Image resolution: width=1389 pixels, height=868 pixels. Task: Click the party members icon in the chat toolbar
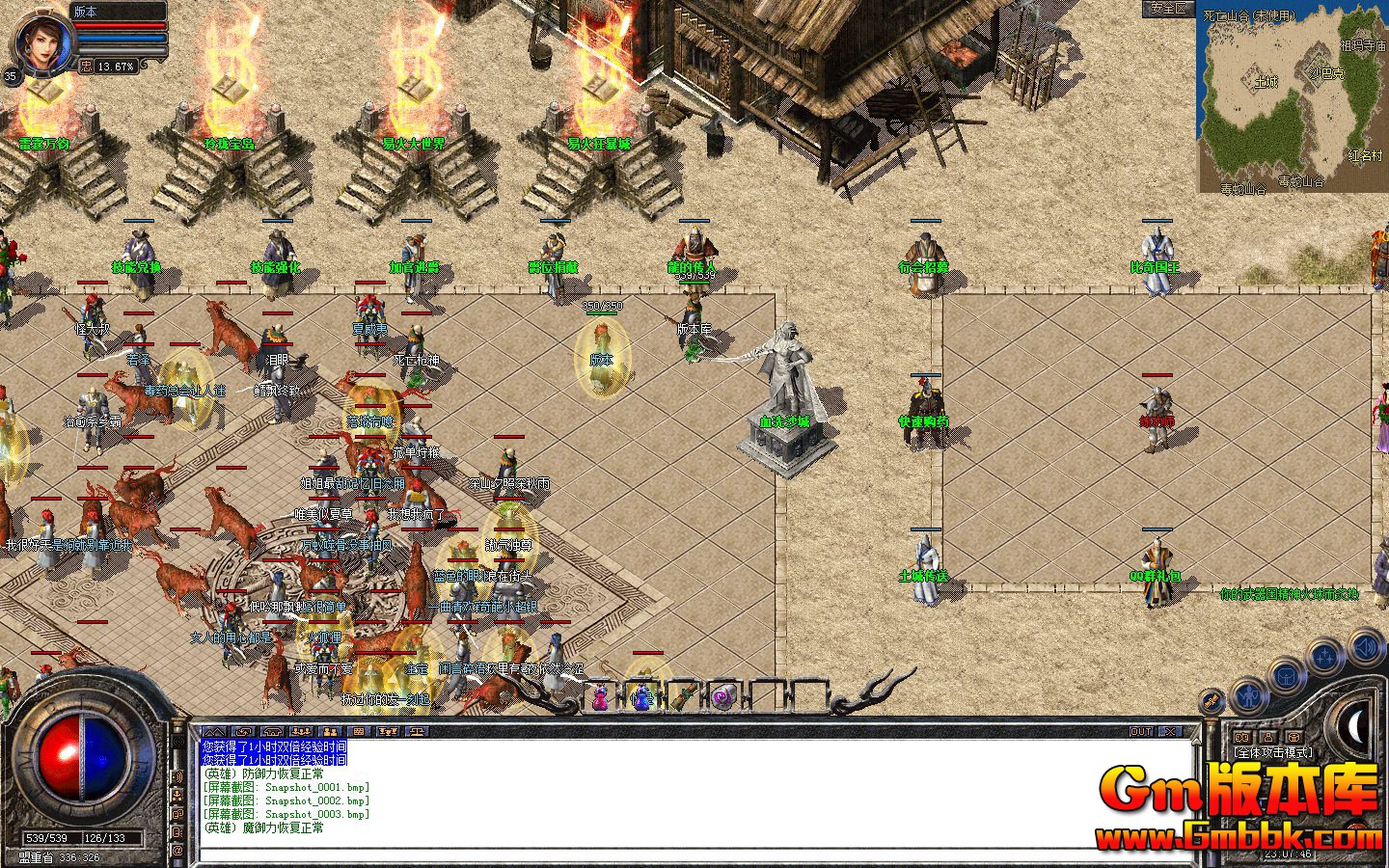pyautogui.click(x=302, y=731)
